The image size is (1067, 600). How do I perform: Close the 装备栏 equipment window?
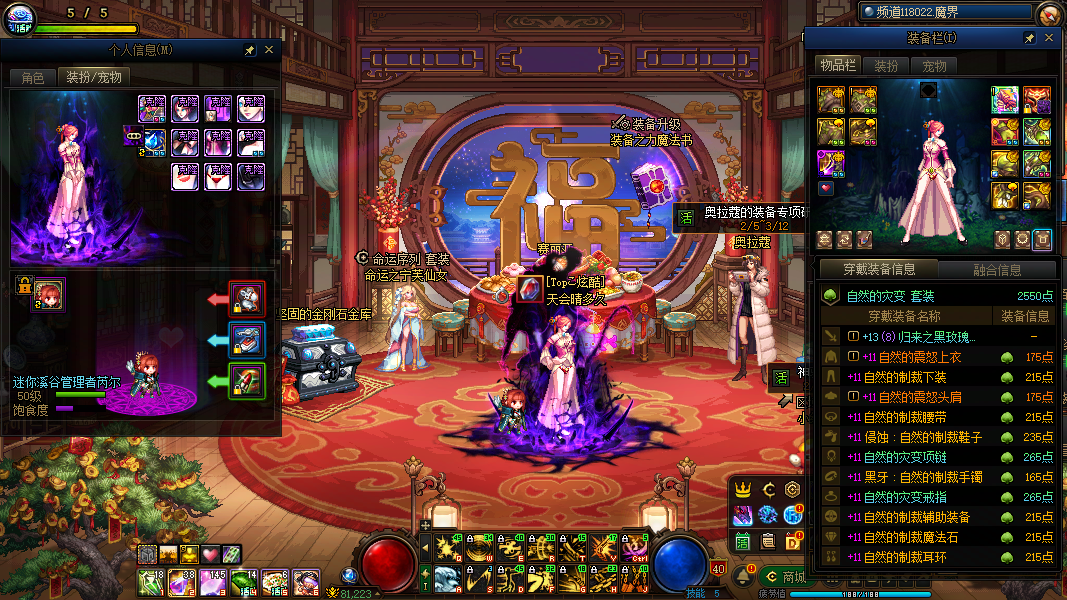click(1049, 38)
